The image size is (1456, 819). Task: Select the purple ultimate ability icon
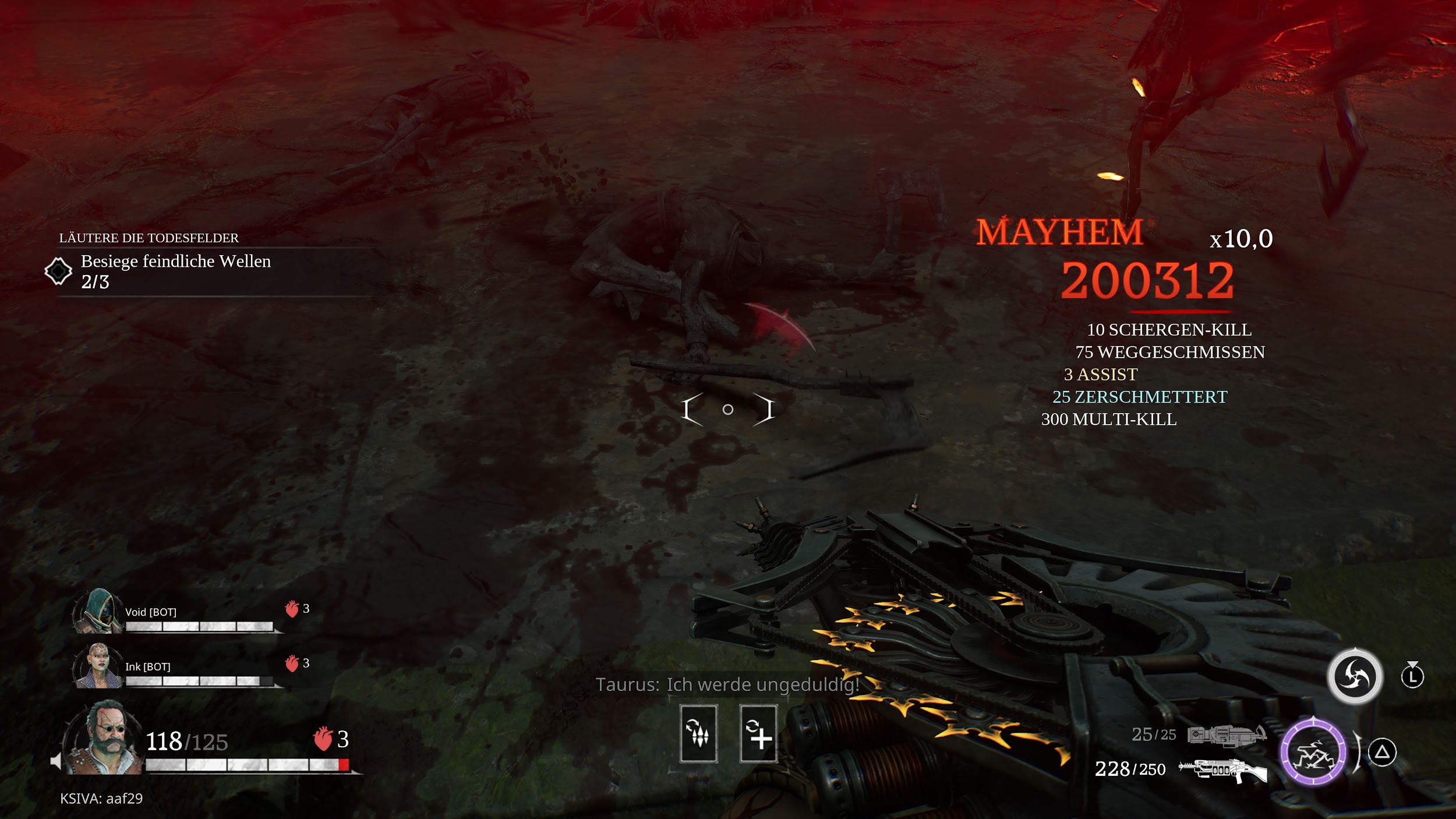[x=1313, y=752]
